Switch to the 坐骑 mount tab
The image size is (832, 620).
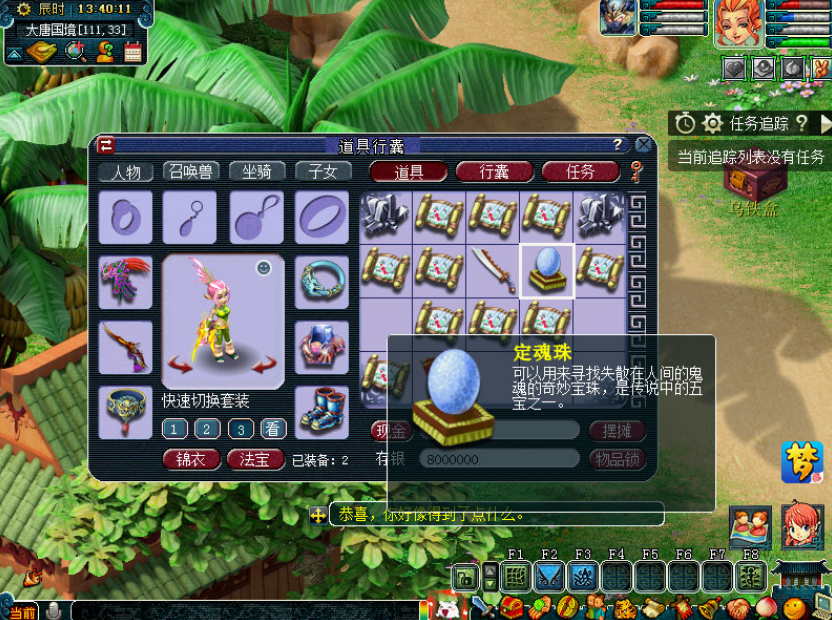click(257, 172)
